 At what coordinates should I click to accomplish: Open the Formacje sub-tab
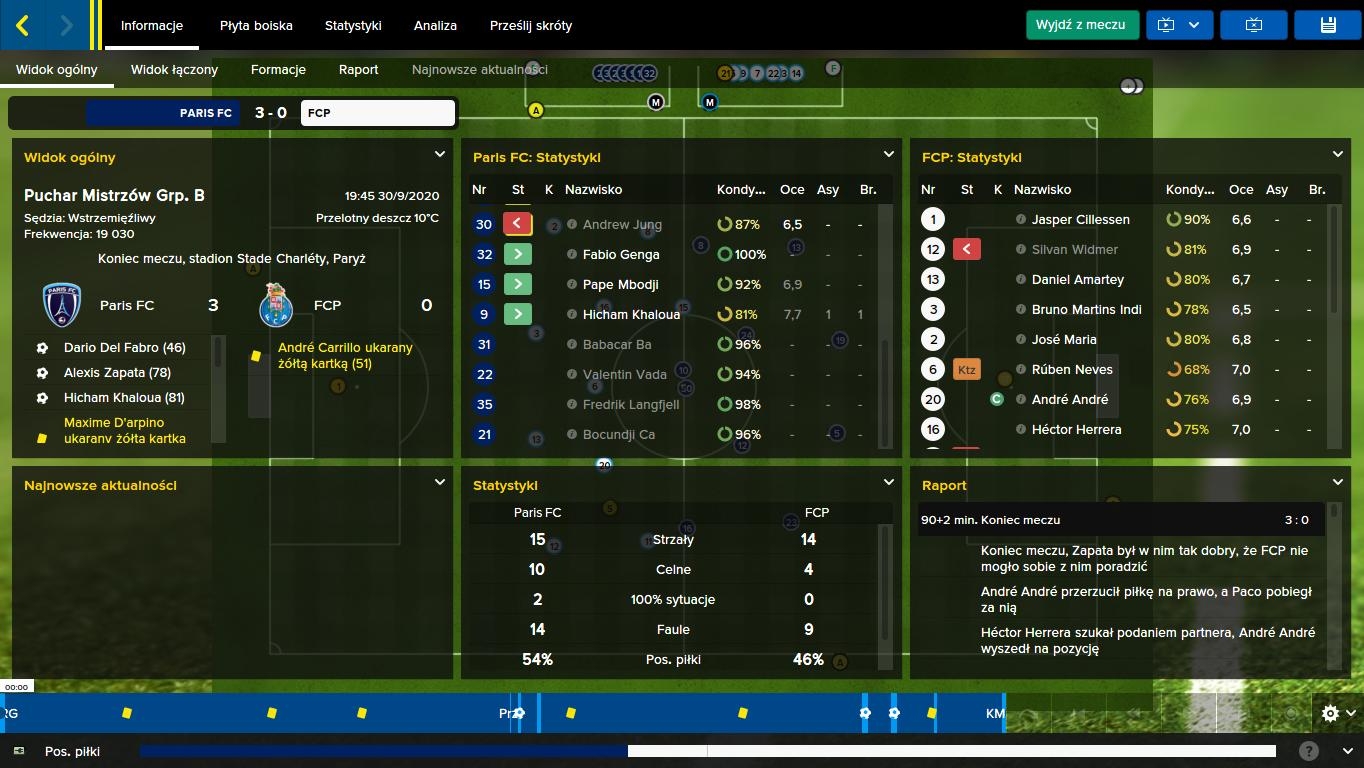(277, 70)
